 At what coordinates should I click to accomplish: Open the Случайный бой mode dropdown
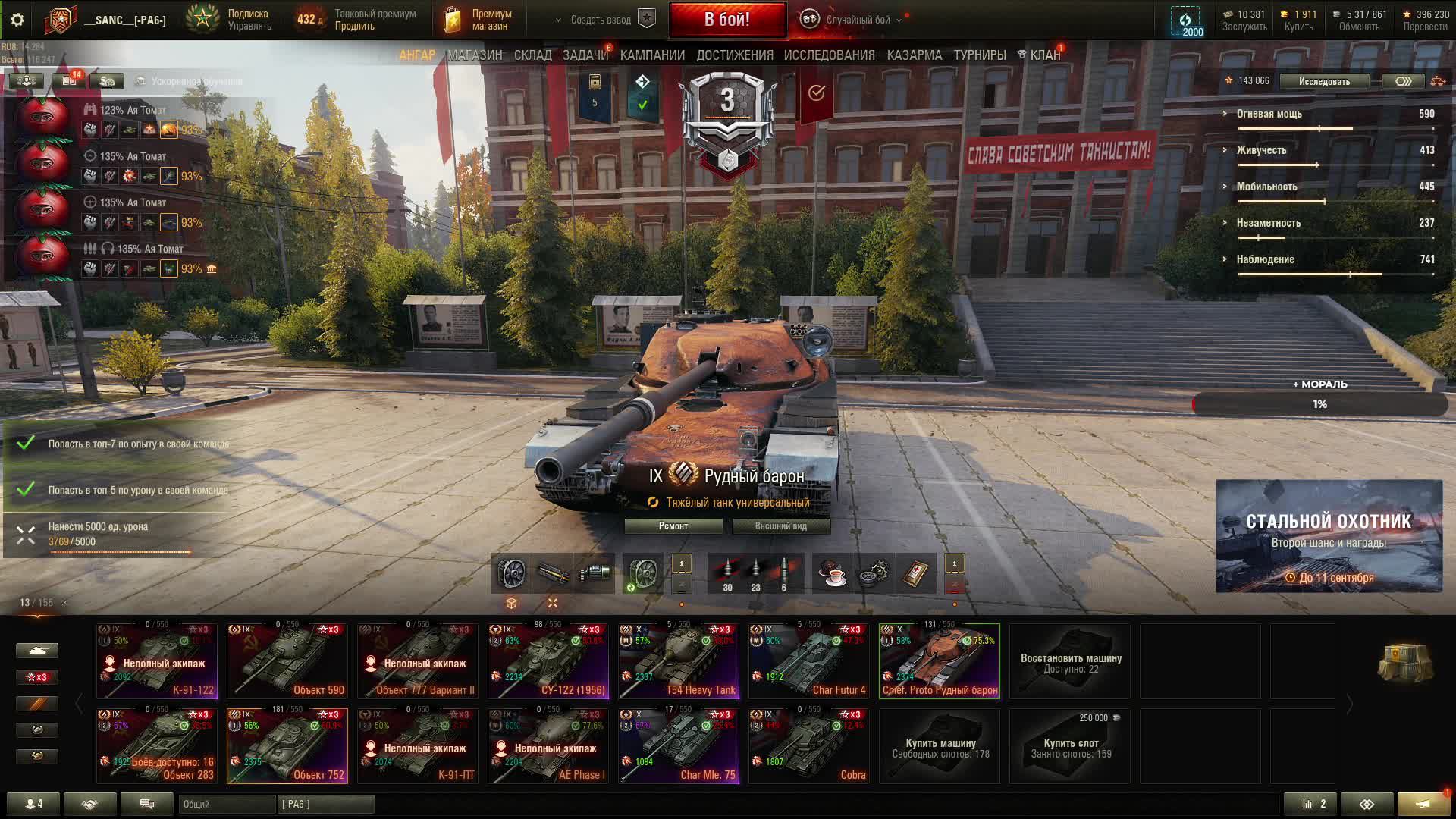click(857, 20)
